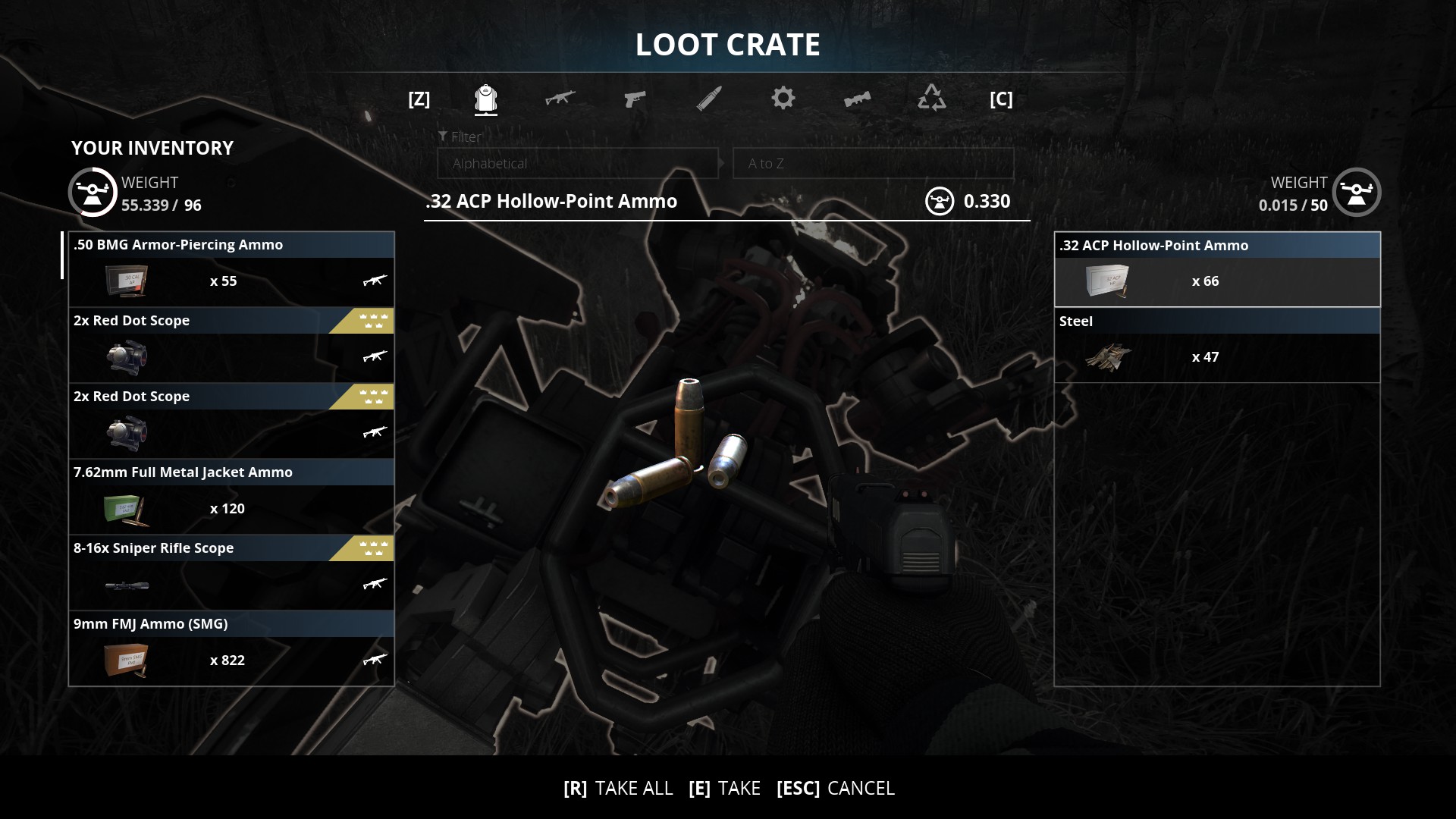Choose the 7.62mm Full Metal Jacket Ammo
Screen dimensions: 1456x819
(x=231, y=497)
